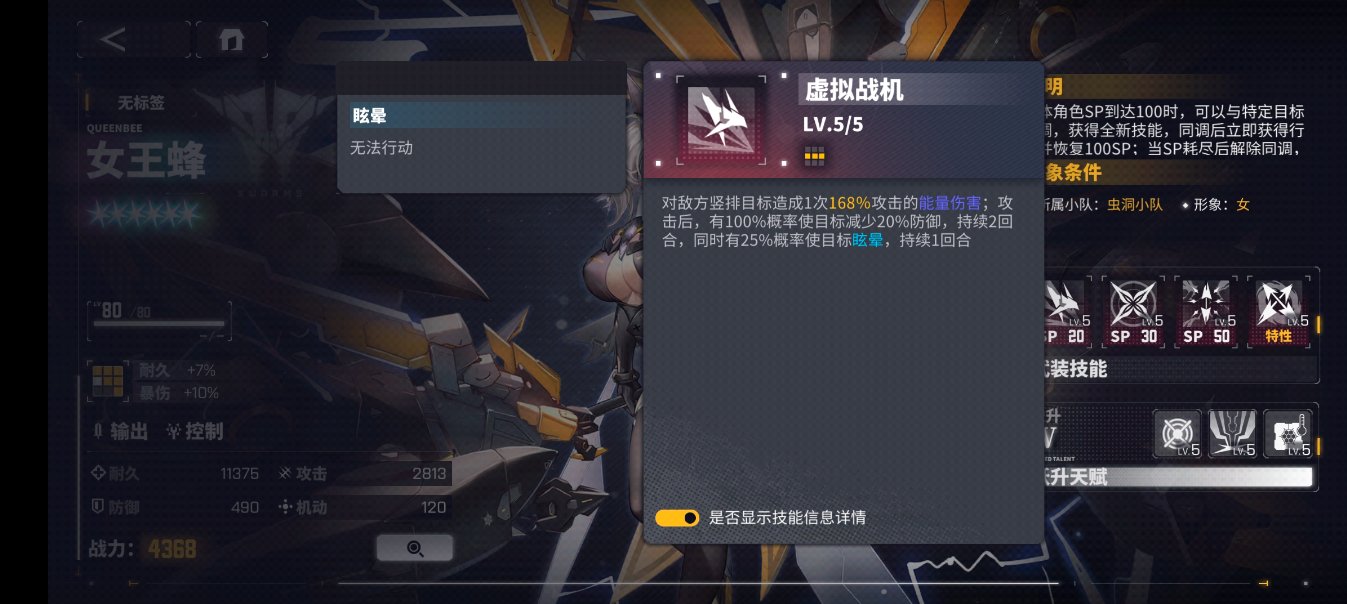
Task: Return to the home screen
Action: [231, 39]
